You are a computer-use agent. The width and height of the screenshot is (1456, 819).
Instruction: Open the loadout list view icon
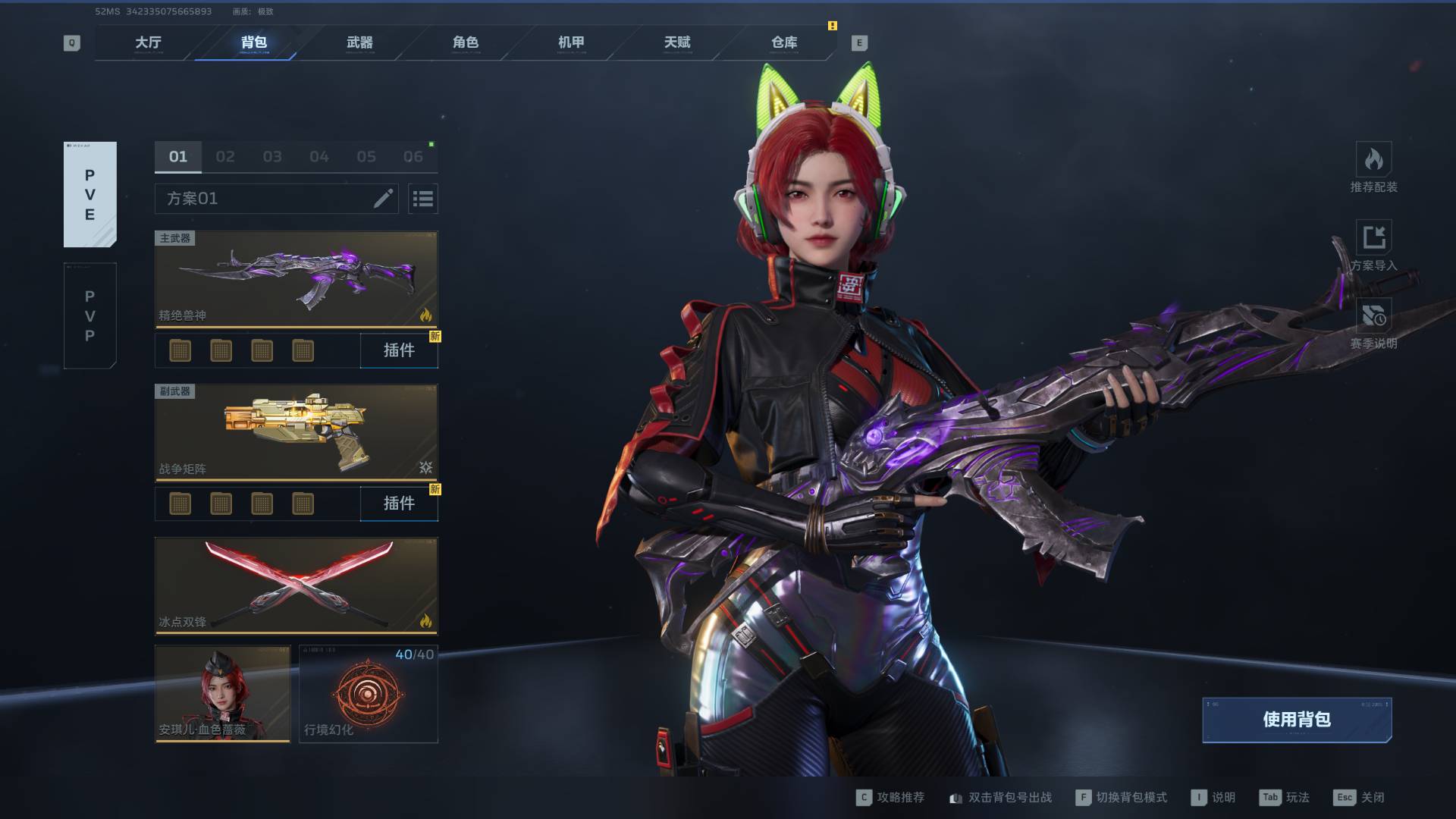422,199
